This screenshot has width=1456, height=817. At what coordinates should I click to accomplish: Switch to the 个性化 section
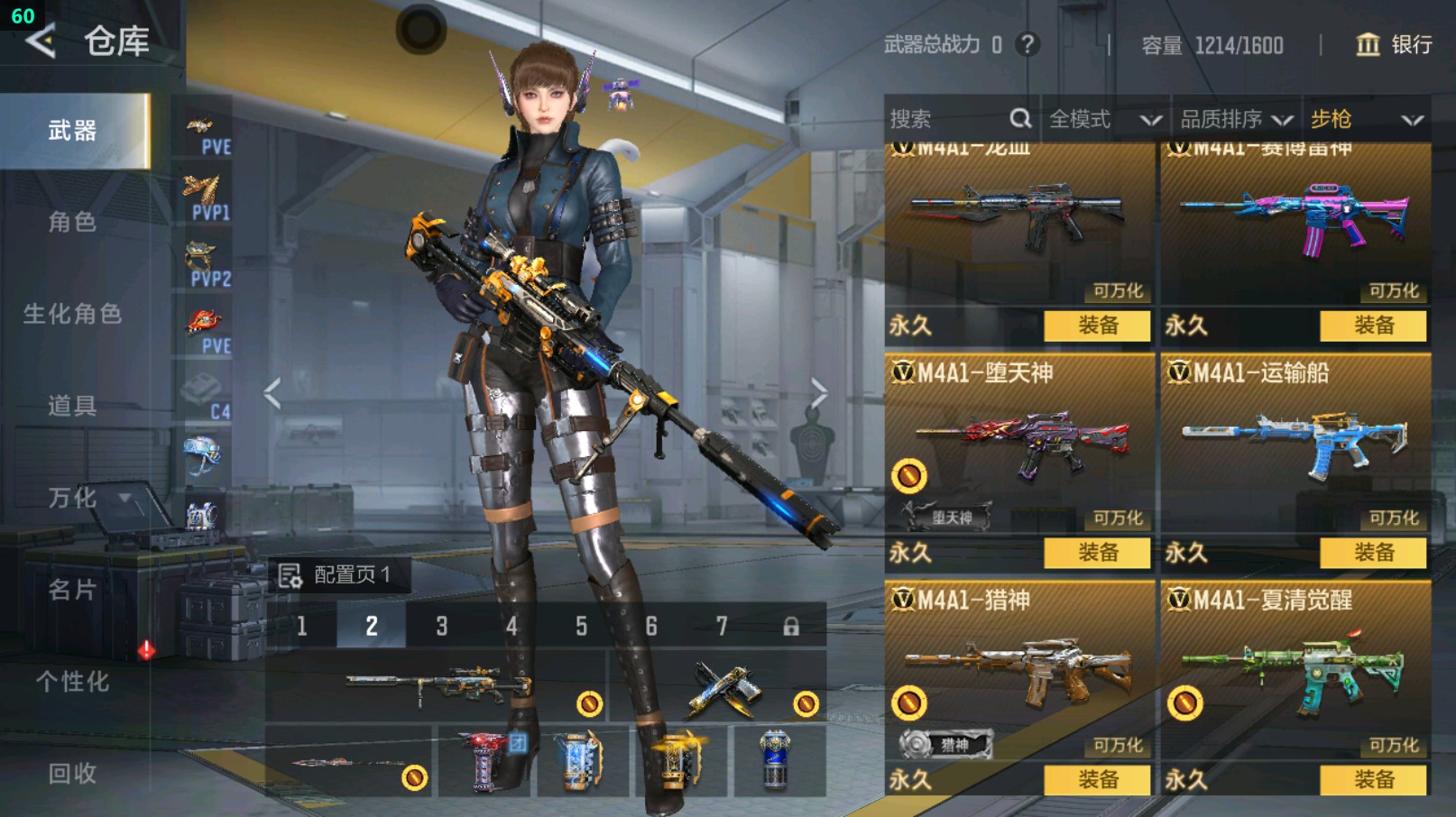point(72,682)
